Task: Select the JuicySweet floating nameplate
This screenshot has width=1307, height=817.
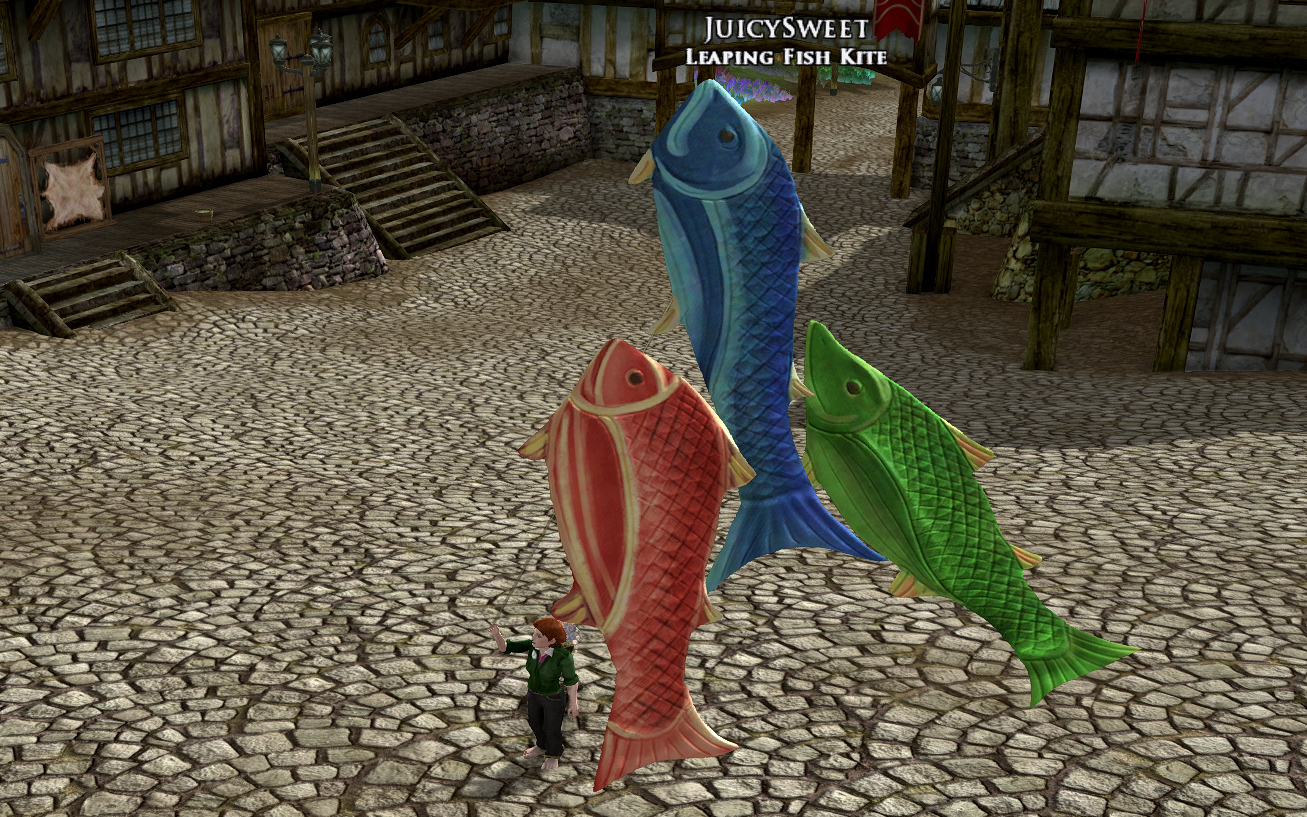Action: coord(785,28)
